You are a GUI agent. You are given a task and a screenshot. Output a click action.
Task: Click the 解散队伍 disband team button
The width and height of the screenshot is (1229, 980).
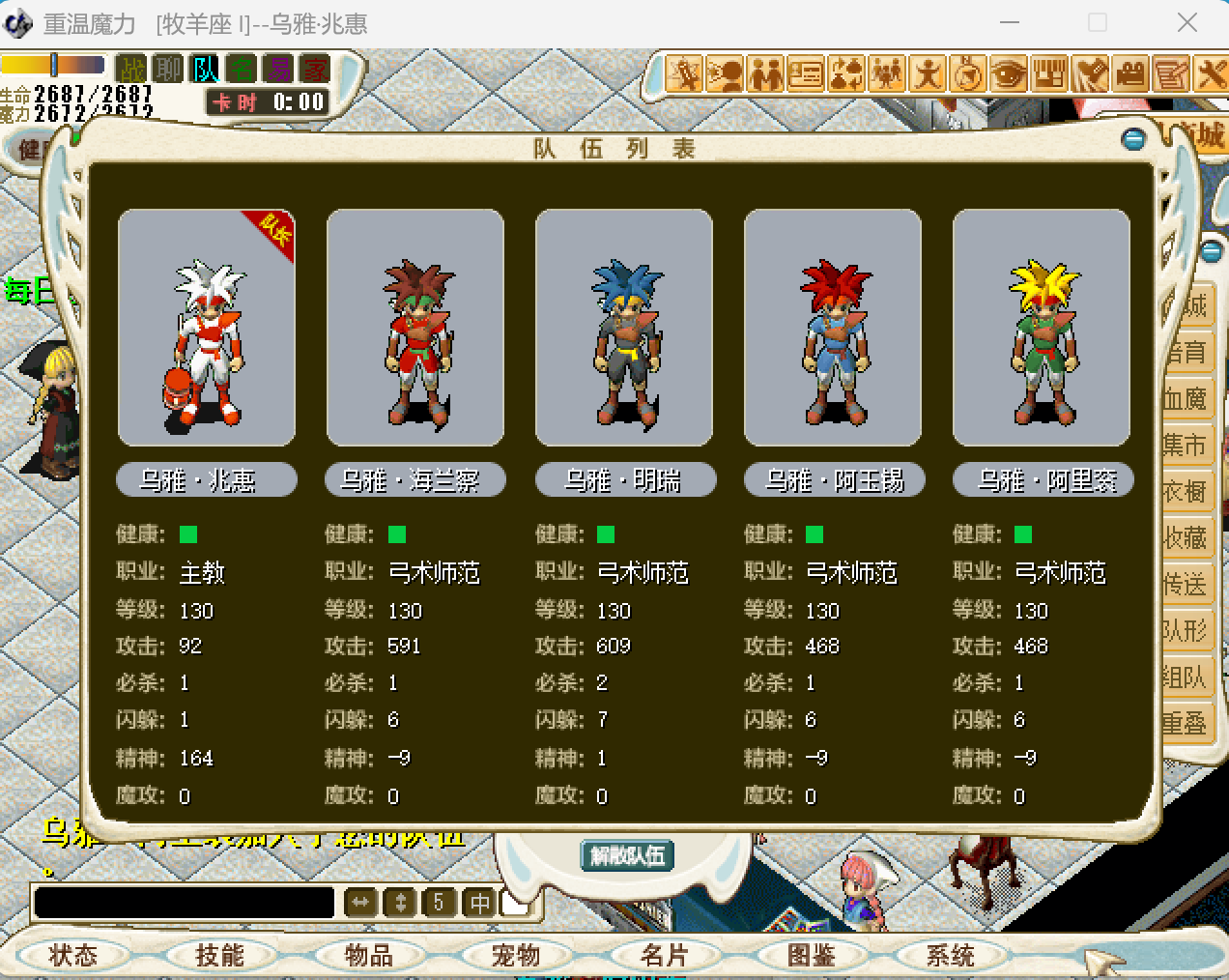(627, 855)
